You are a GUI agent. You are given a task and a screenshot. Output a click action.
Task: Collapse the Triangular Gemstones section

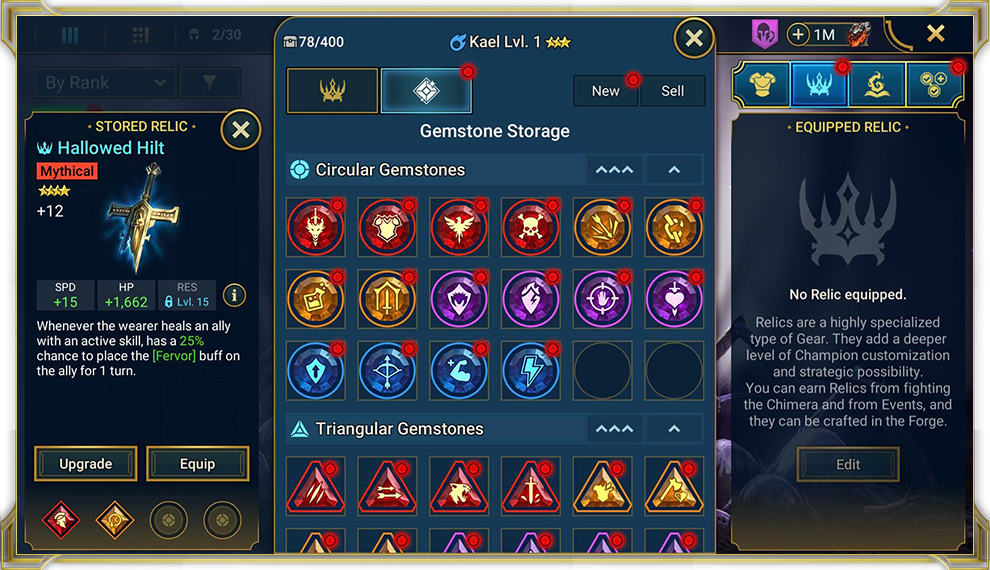[674, 429]
